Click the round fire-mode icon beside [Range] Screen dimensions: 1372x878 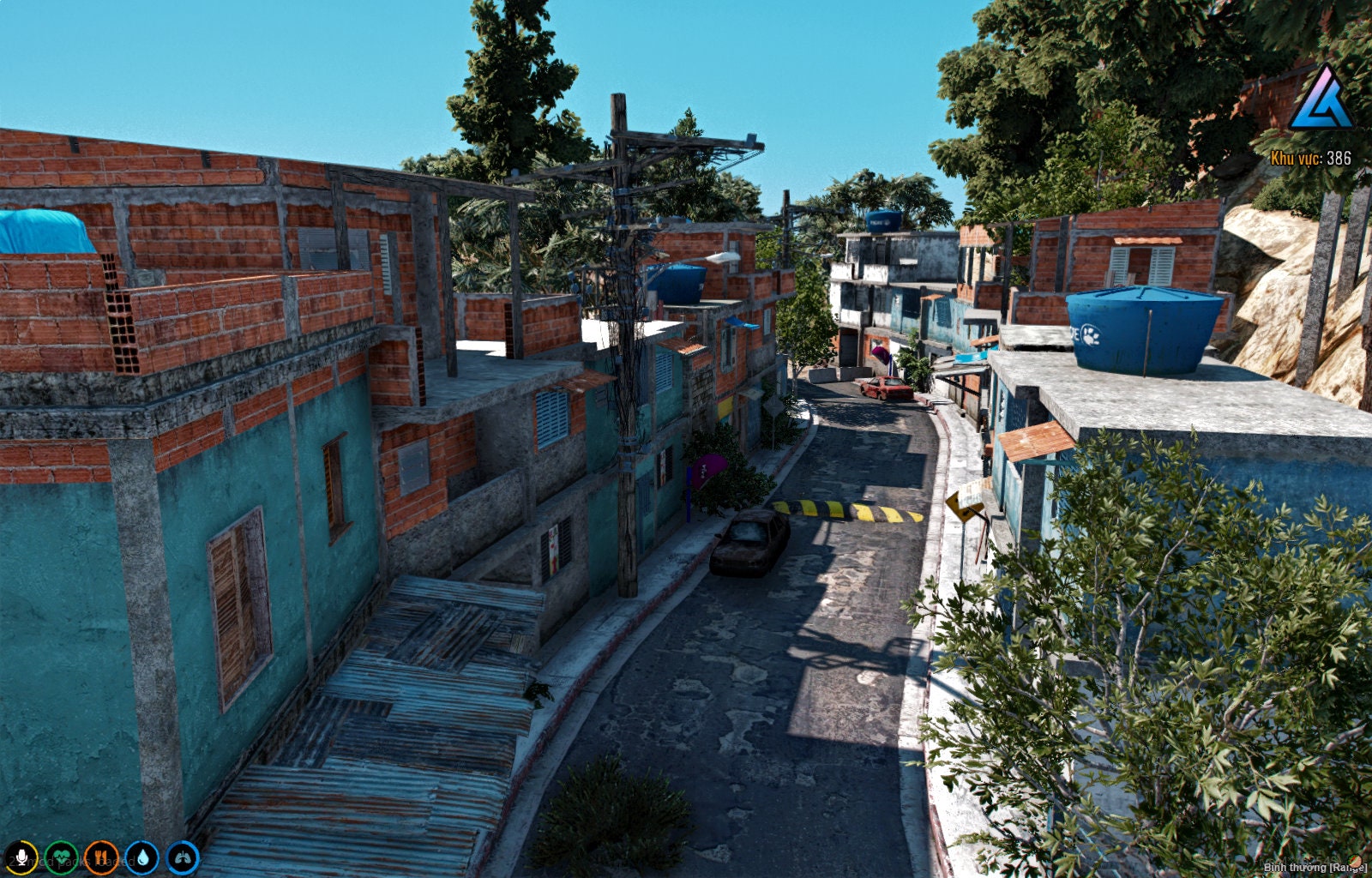click(1357, 860)
